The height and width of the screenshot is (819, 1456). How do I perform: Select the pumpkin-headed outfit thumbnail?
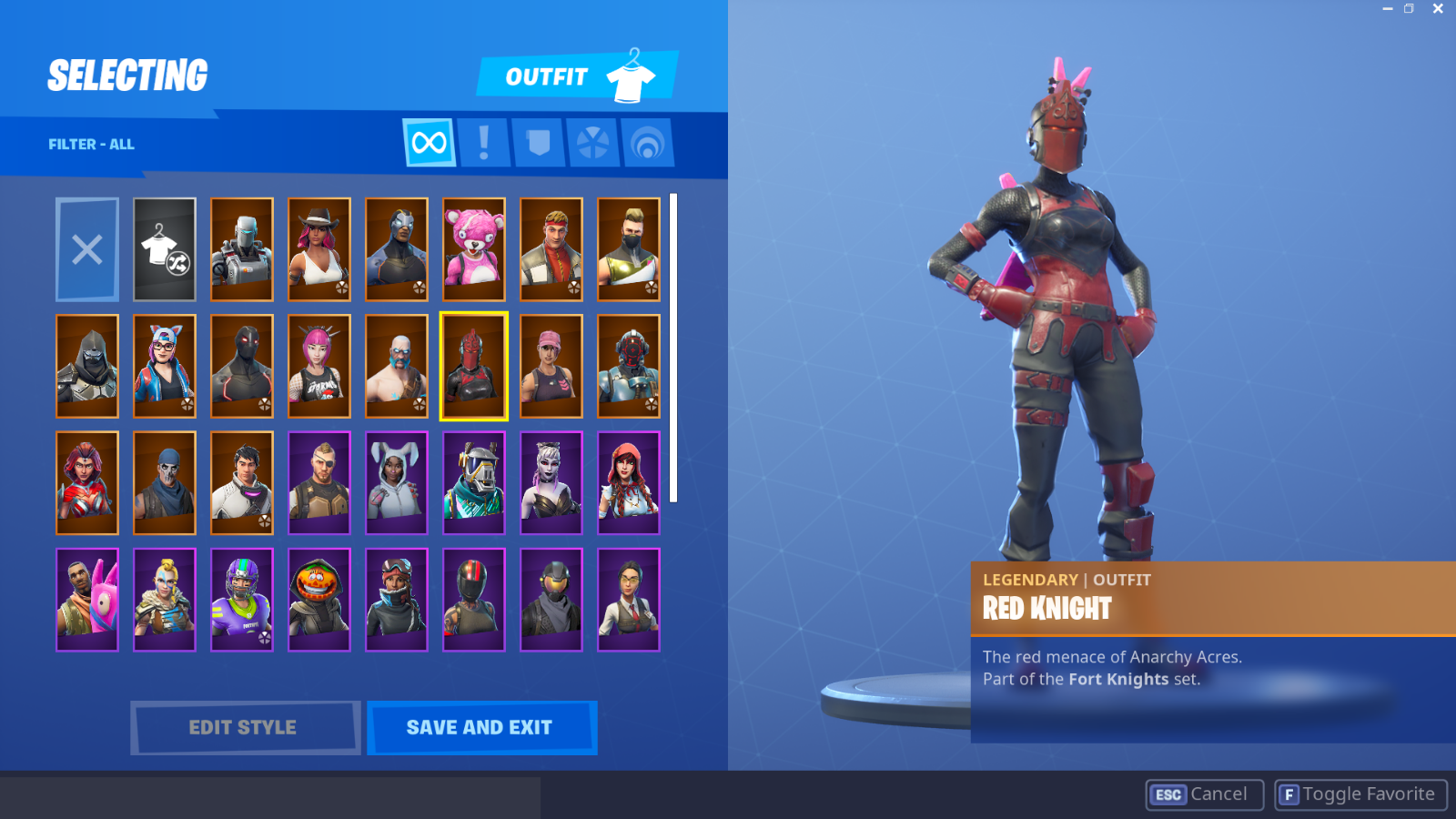[318, 598]
